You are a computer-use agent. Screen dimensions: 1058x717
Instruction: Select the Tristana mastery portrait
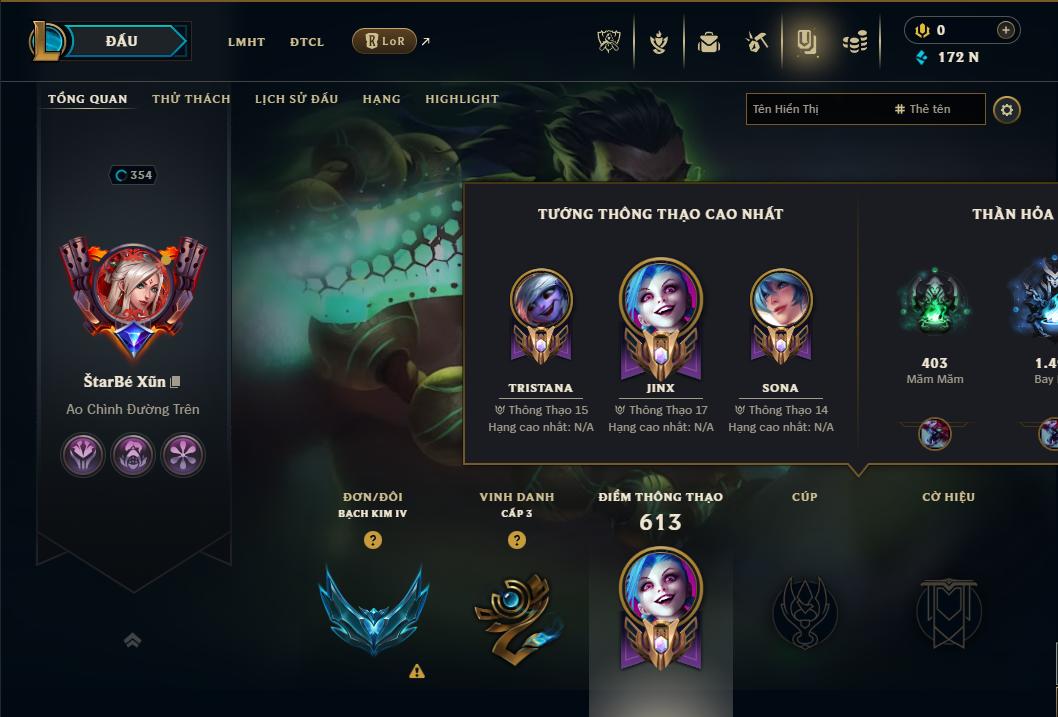pos(541,301)
